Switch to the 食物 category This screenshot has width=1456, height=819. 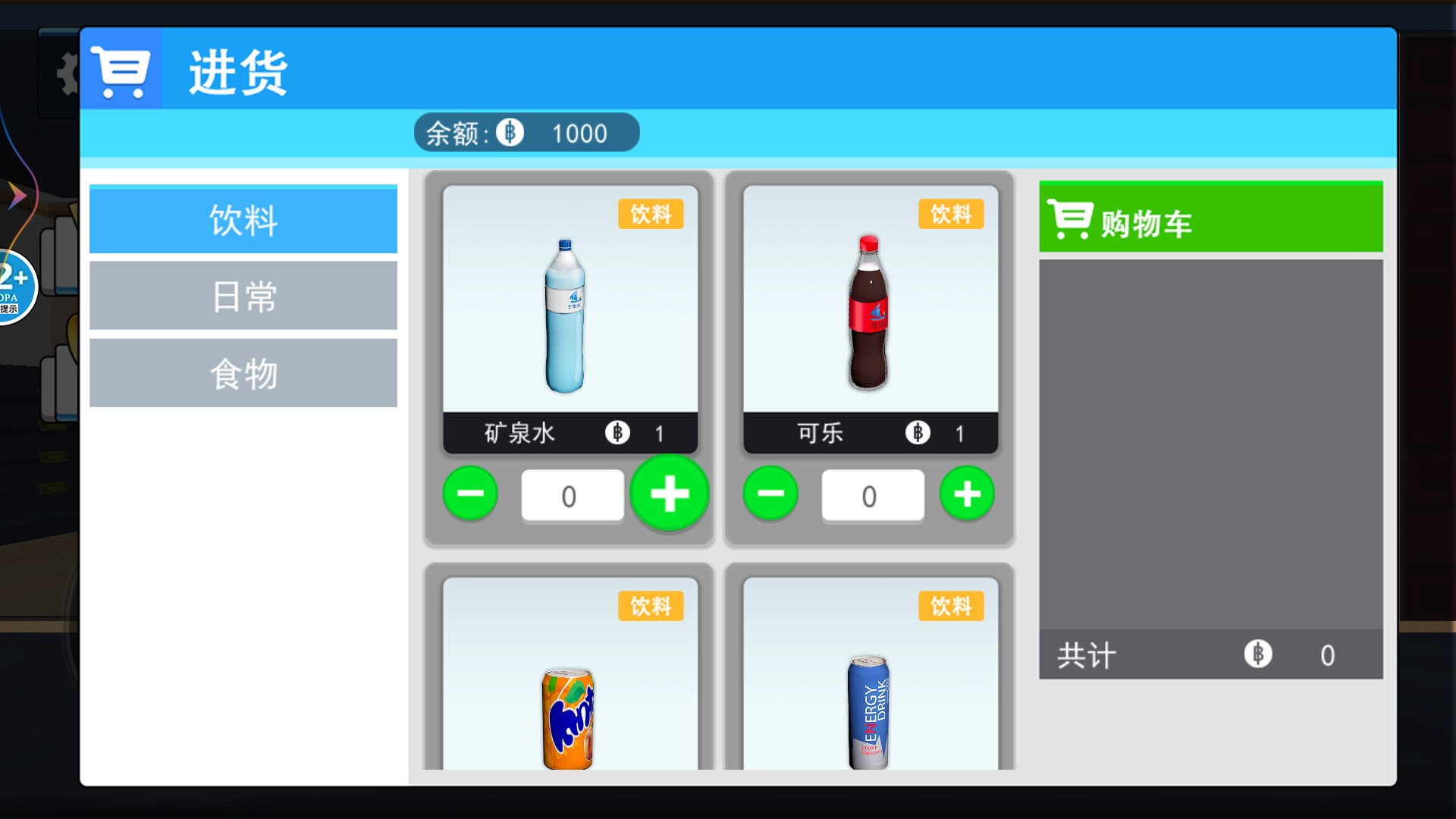243,372
